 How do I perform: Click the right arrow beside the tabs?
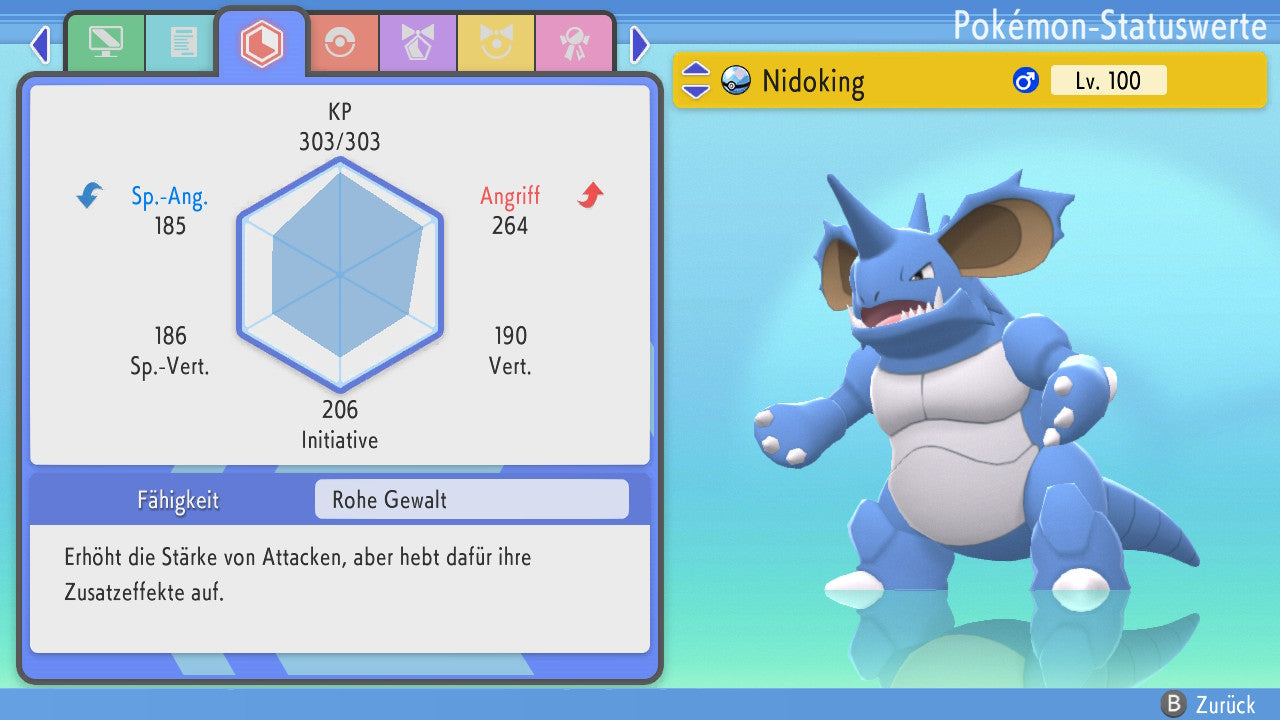pyautogui.click(x=640, y=44)
